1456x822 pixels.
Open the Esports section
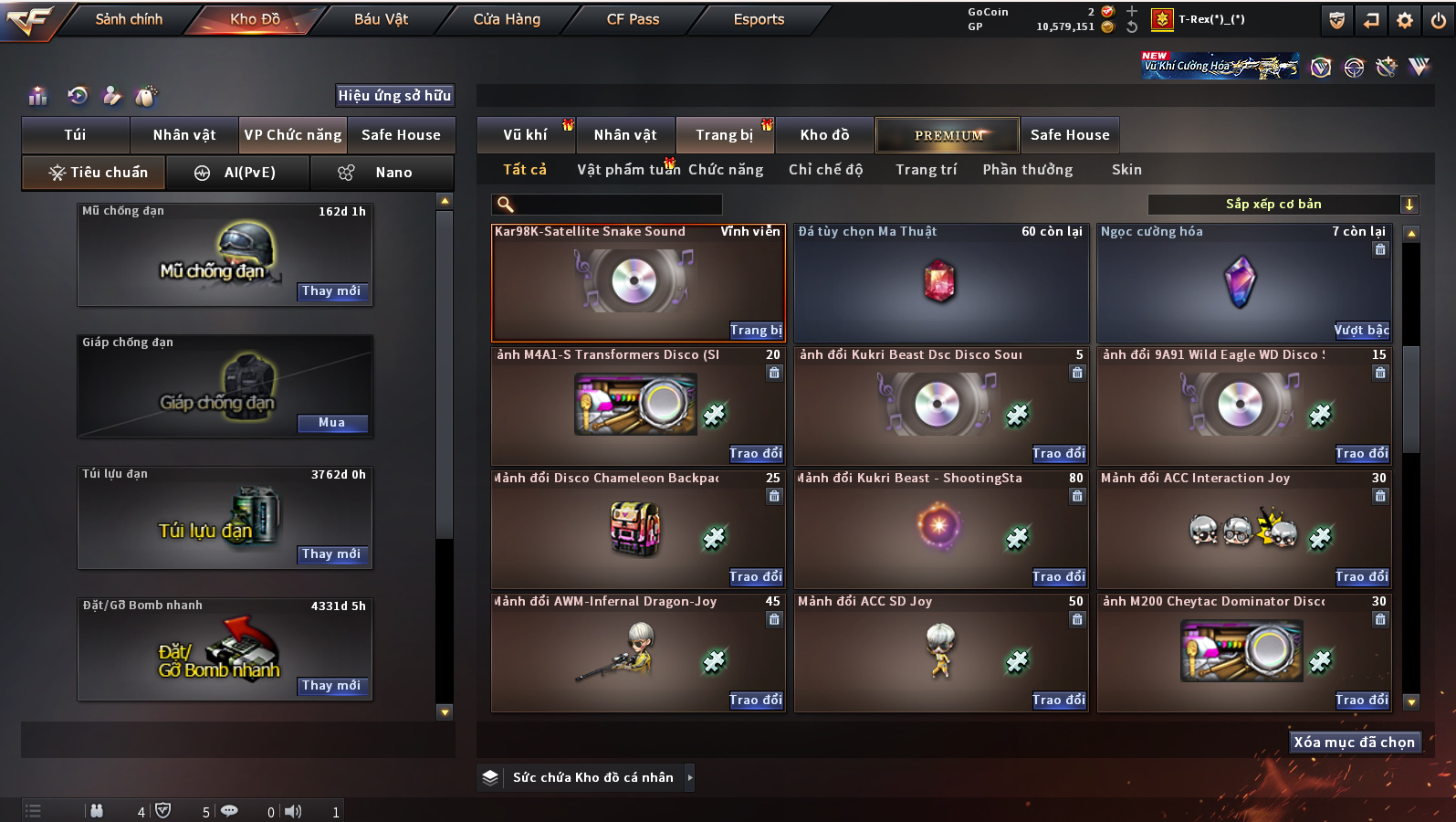pos(759,19)
